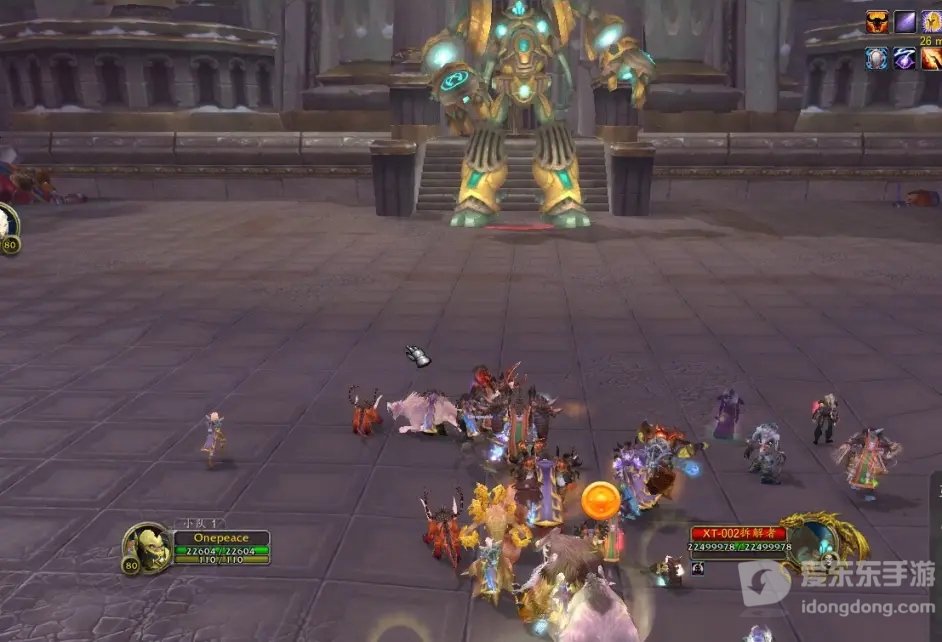
Task: Click the Onepeace player unit frame
Action: point(220,538)
